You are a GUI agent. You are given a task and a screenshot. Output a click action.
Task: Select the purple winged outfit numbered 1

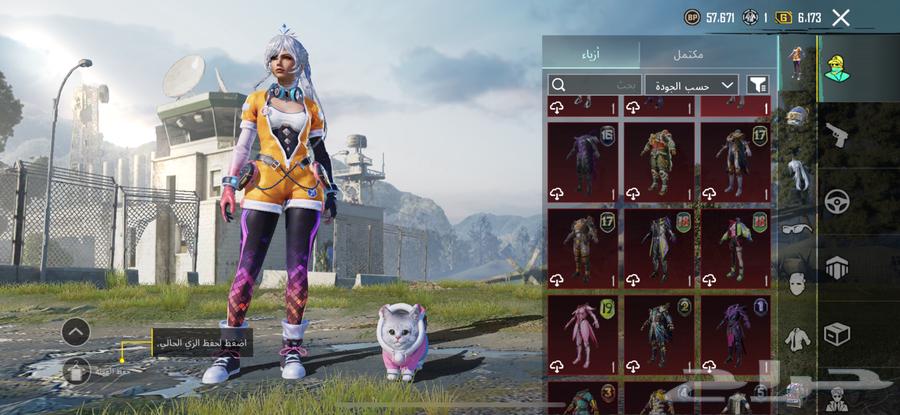(x=736, y=333)
